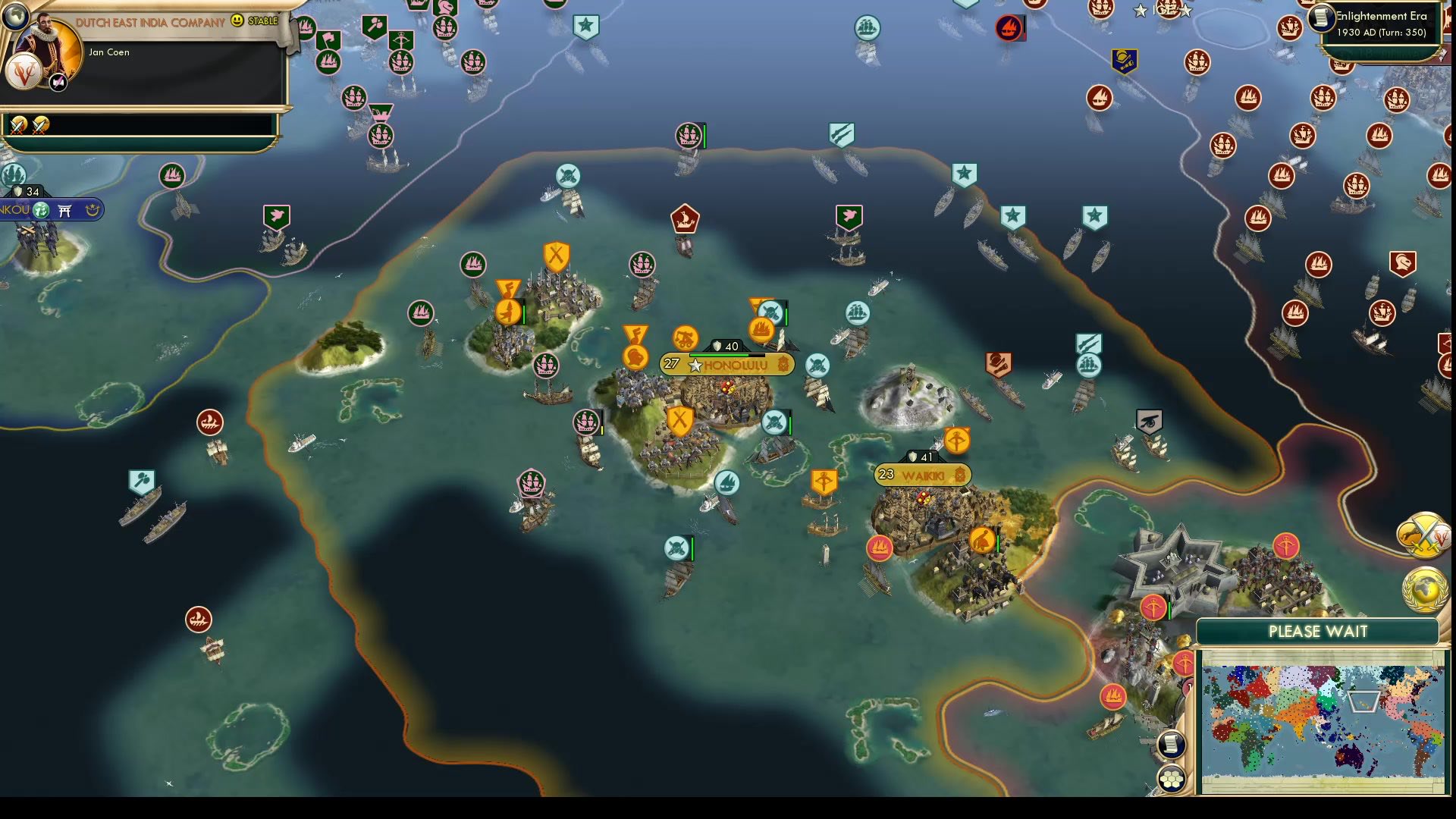Click the red rebellion fire icon at top
Screen dimensions: 1456x819
pos(1009,28)
